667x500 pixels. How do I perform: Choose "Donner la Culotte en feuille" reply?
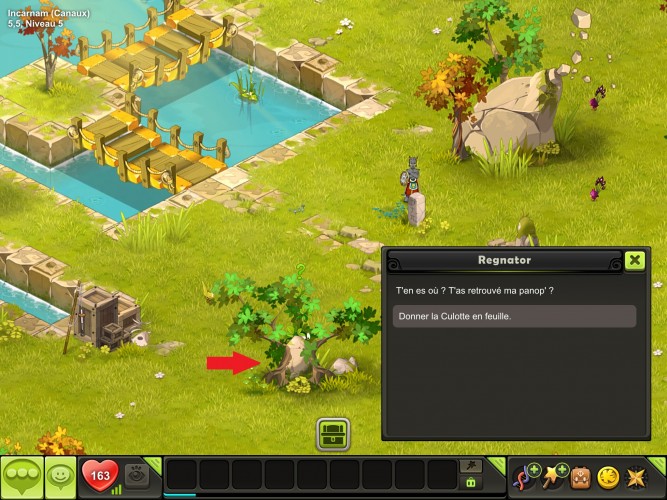515,316
